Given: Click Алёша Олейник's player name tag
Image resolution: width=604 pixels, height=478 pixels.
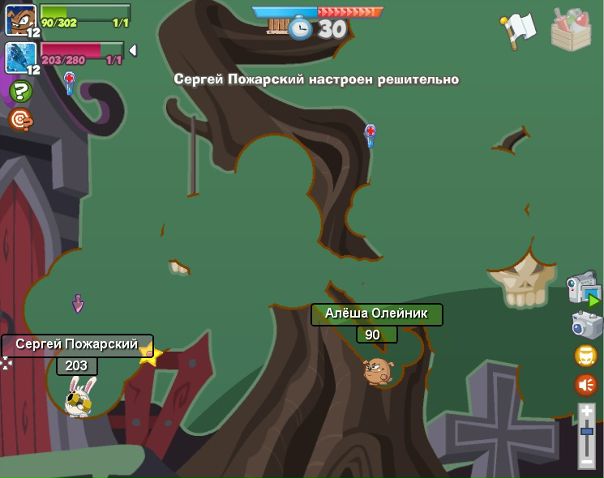Looking at the screenshot, I should click(376, 313).
